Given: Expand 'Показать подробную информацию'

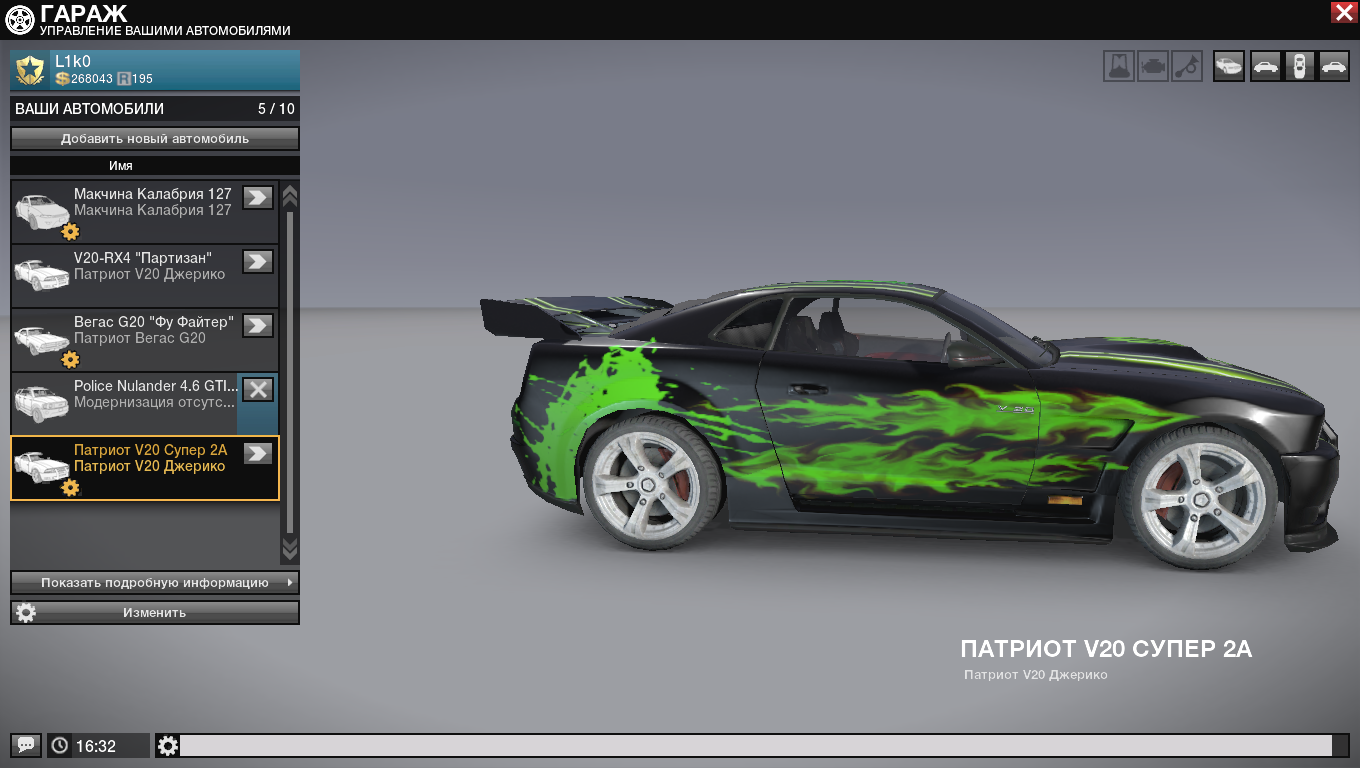Looking at the screenshot, I should point(155,582).
